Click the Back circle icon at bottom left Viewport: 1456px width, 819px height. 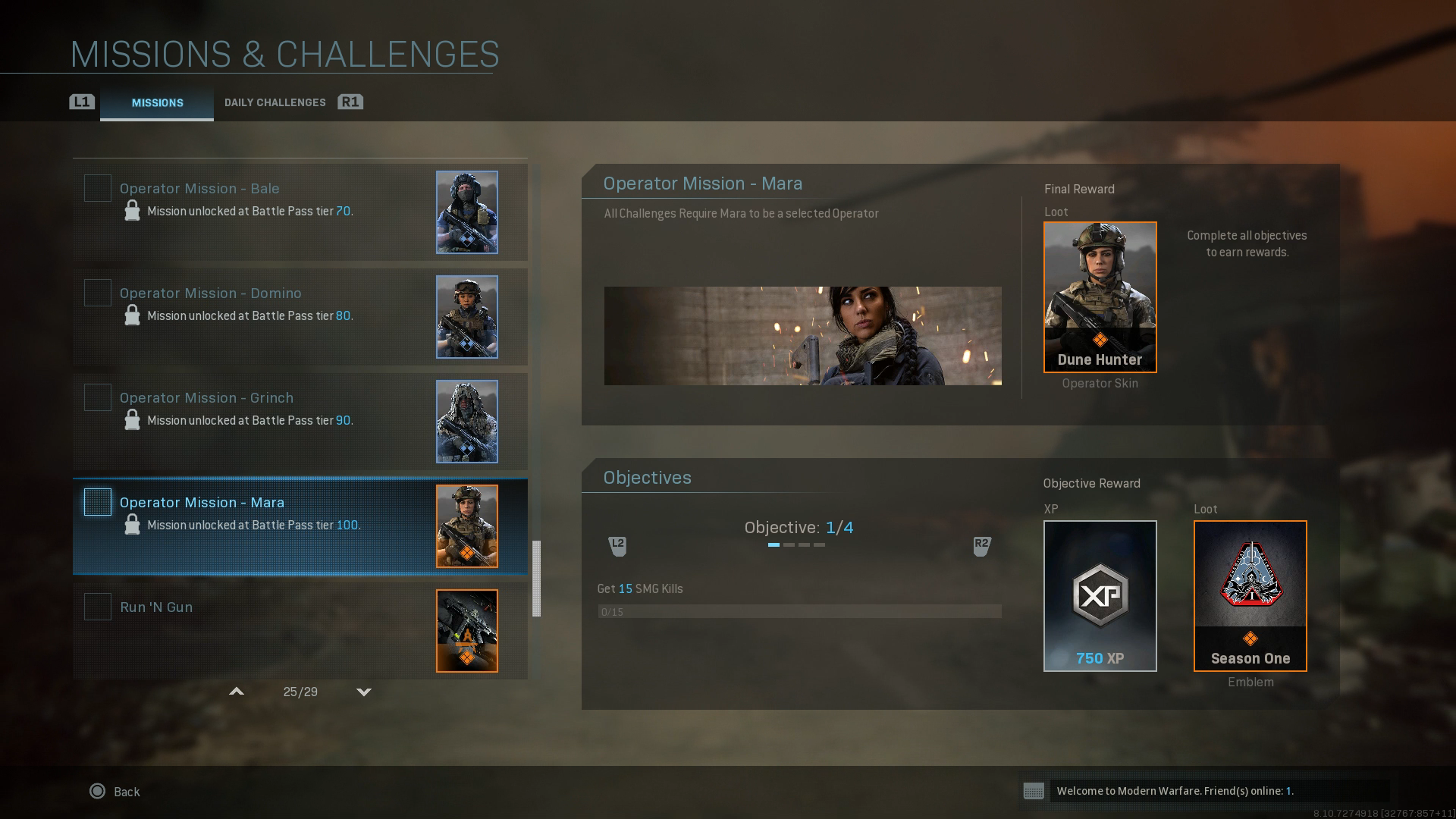coord(97,791)
